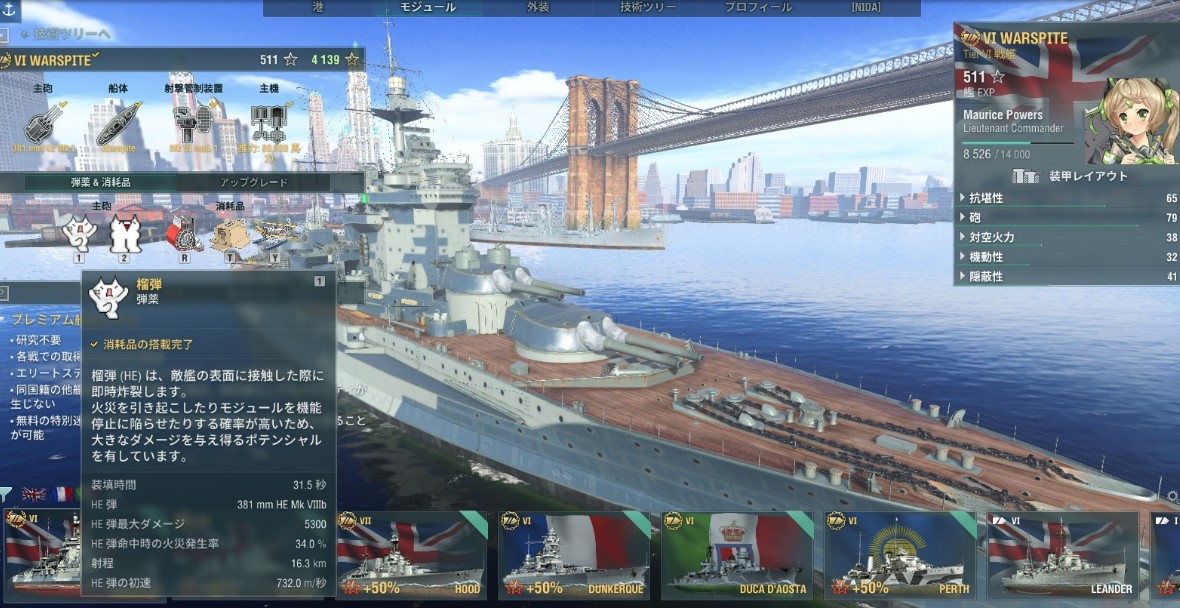Switch to the アップグレード (Upgrades) tab
The height and width of the screenshot is (608, 1180).
pyautogui.click(x=254, y=183)
